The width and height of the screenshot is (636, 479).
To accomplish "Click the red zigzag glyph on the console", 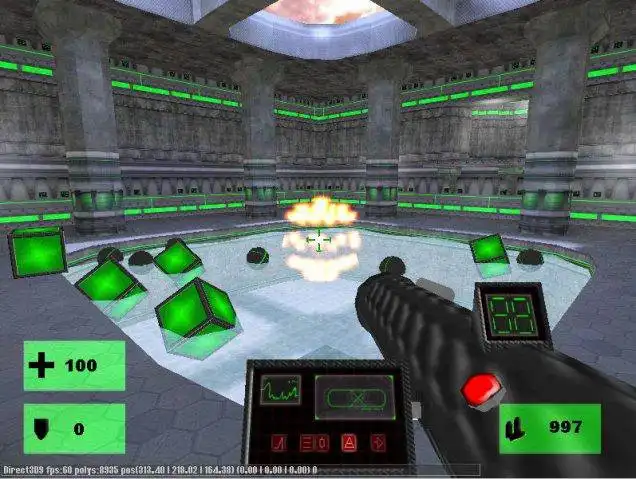I will coord(281,442).
